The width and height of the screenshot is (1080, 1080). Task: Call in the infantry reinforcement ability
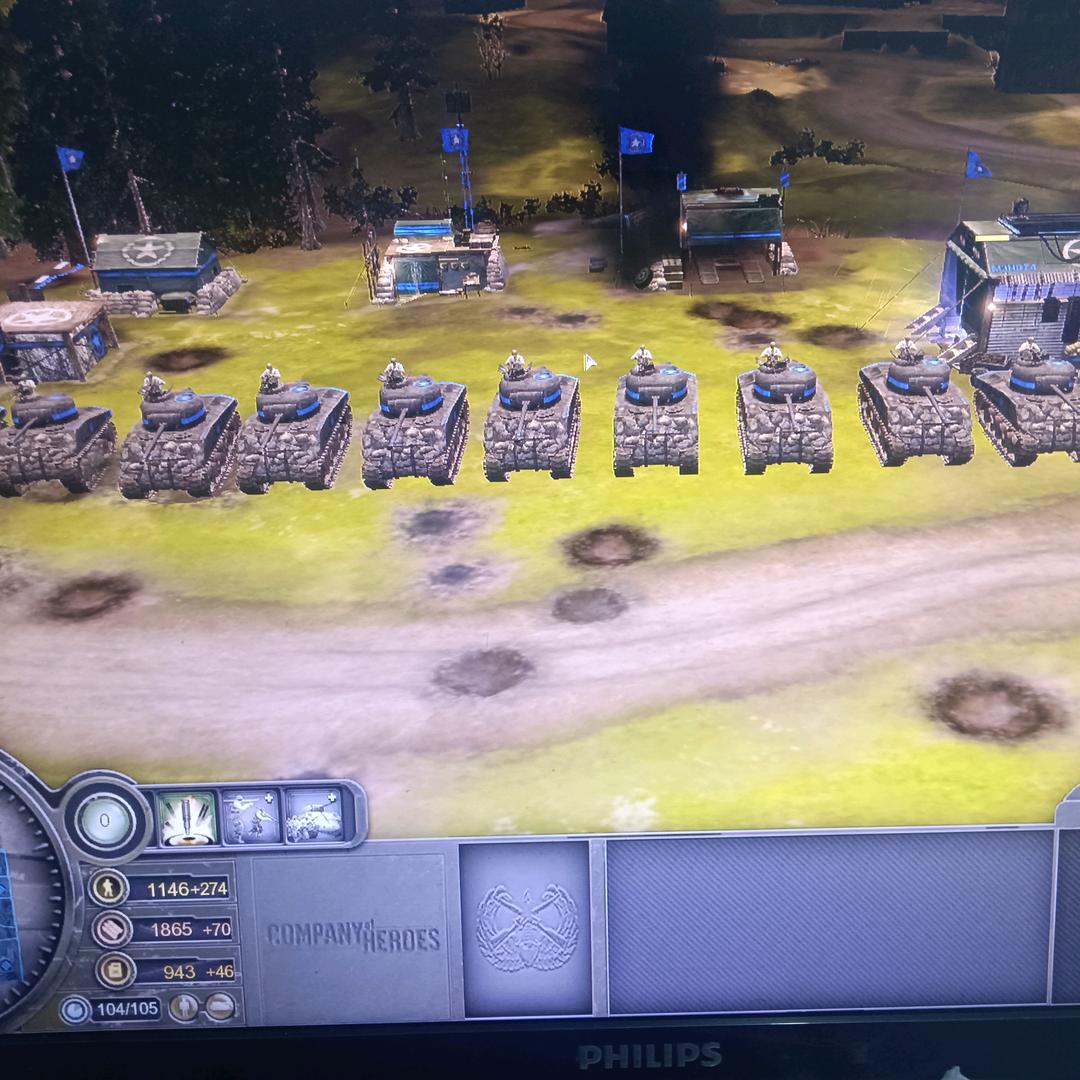pyautogui.click(x=251, y=817)
